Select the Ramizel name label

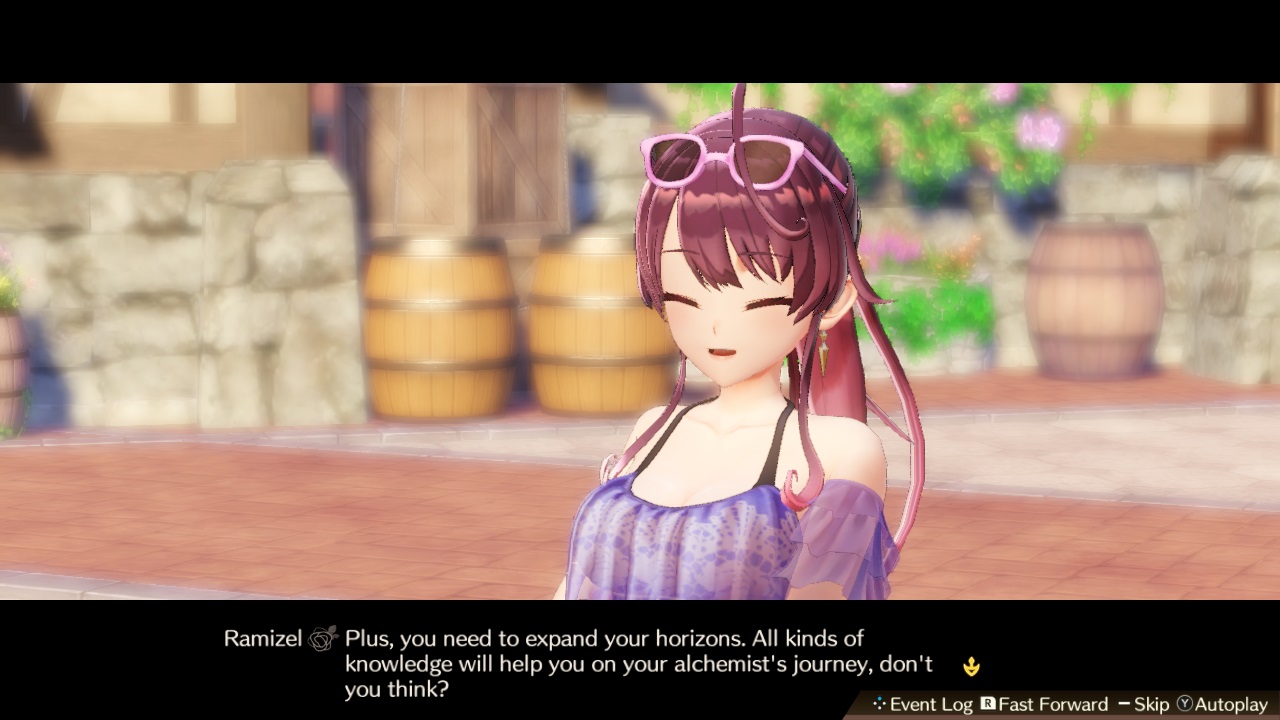pyautogui.click(x=262, y=638)
